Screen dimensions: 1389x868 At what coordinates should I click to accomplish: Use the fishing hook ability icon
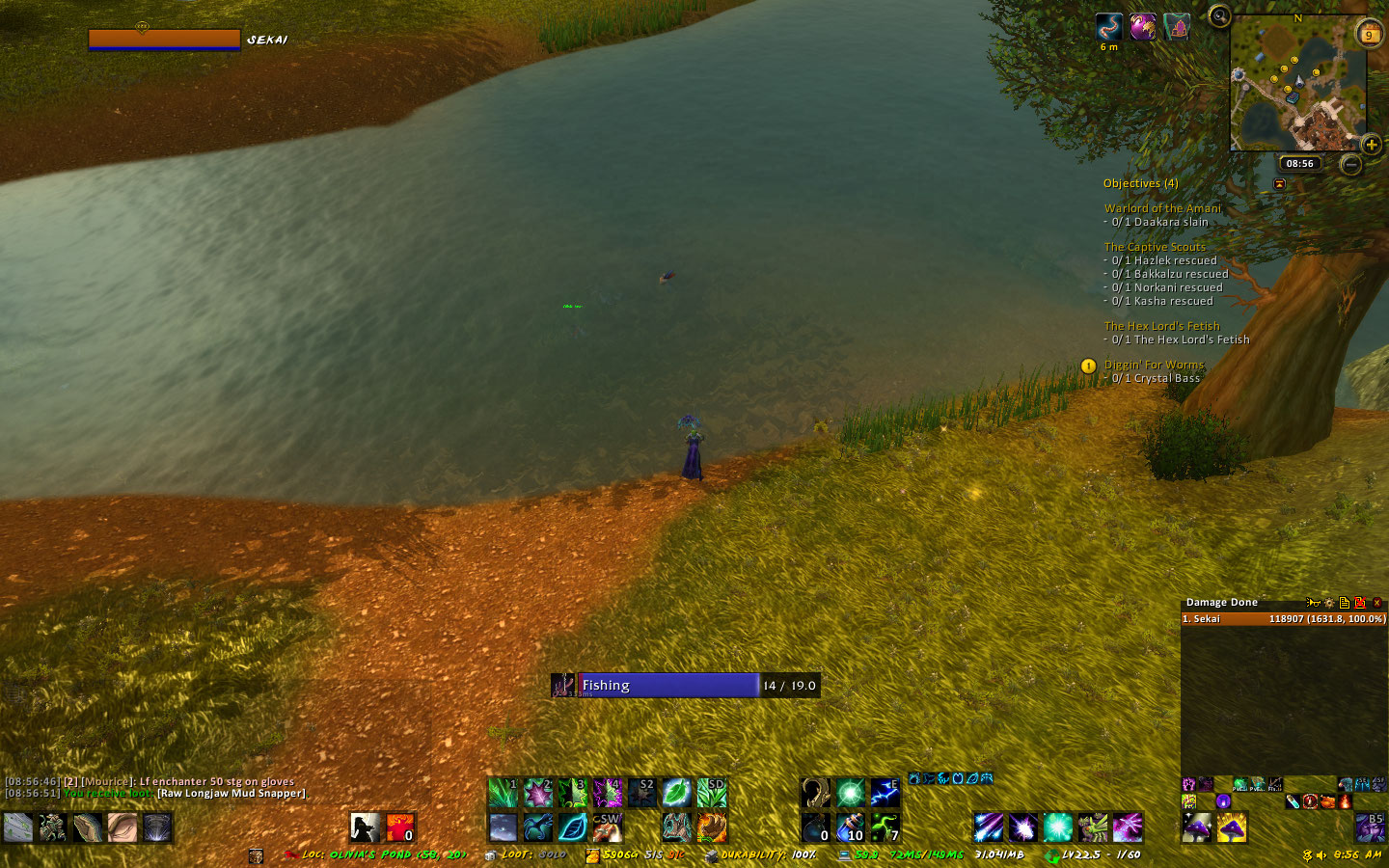pyautogui.click(x=816, y=794)
